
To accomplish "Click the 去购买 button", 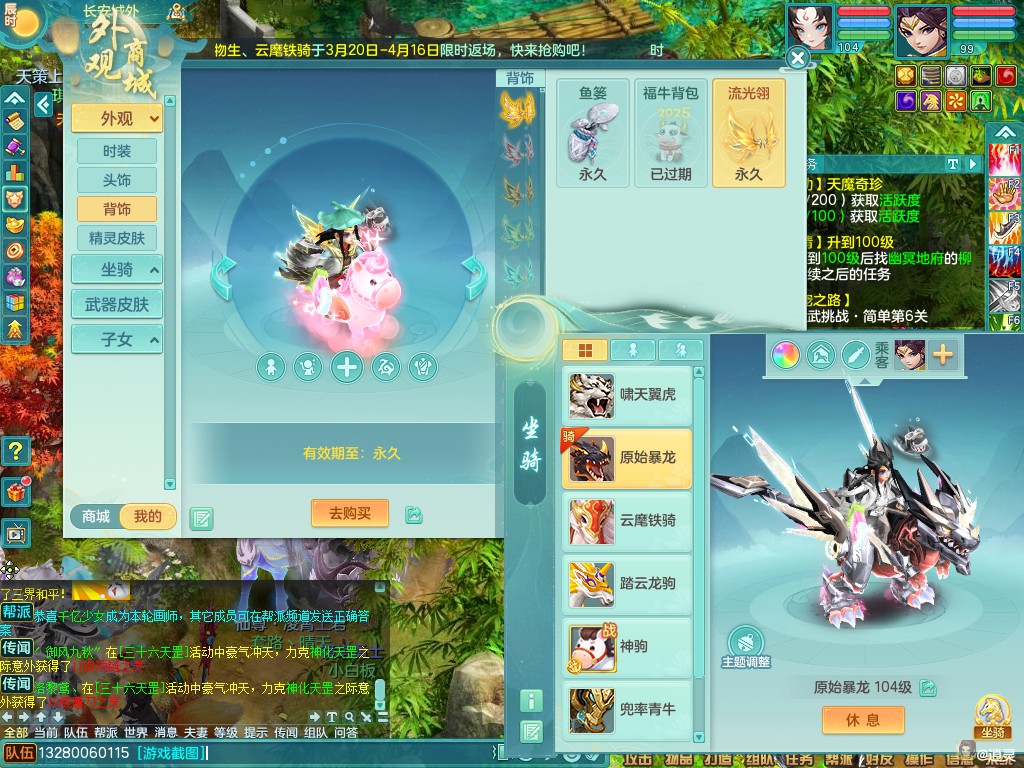I will coord(349,513).
